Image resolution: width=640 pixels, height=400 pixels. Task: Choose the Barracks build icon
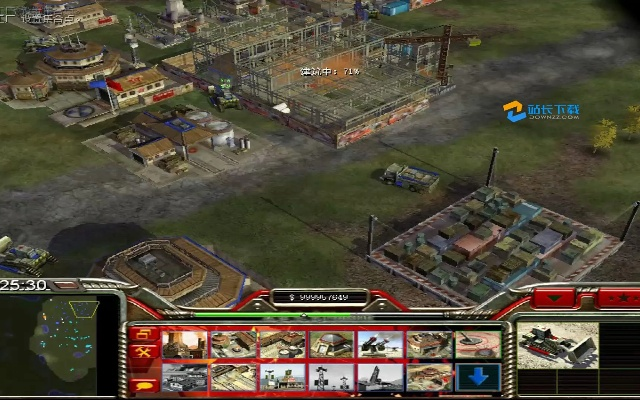click(233, 344)
